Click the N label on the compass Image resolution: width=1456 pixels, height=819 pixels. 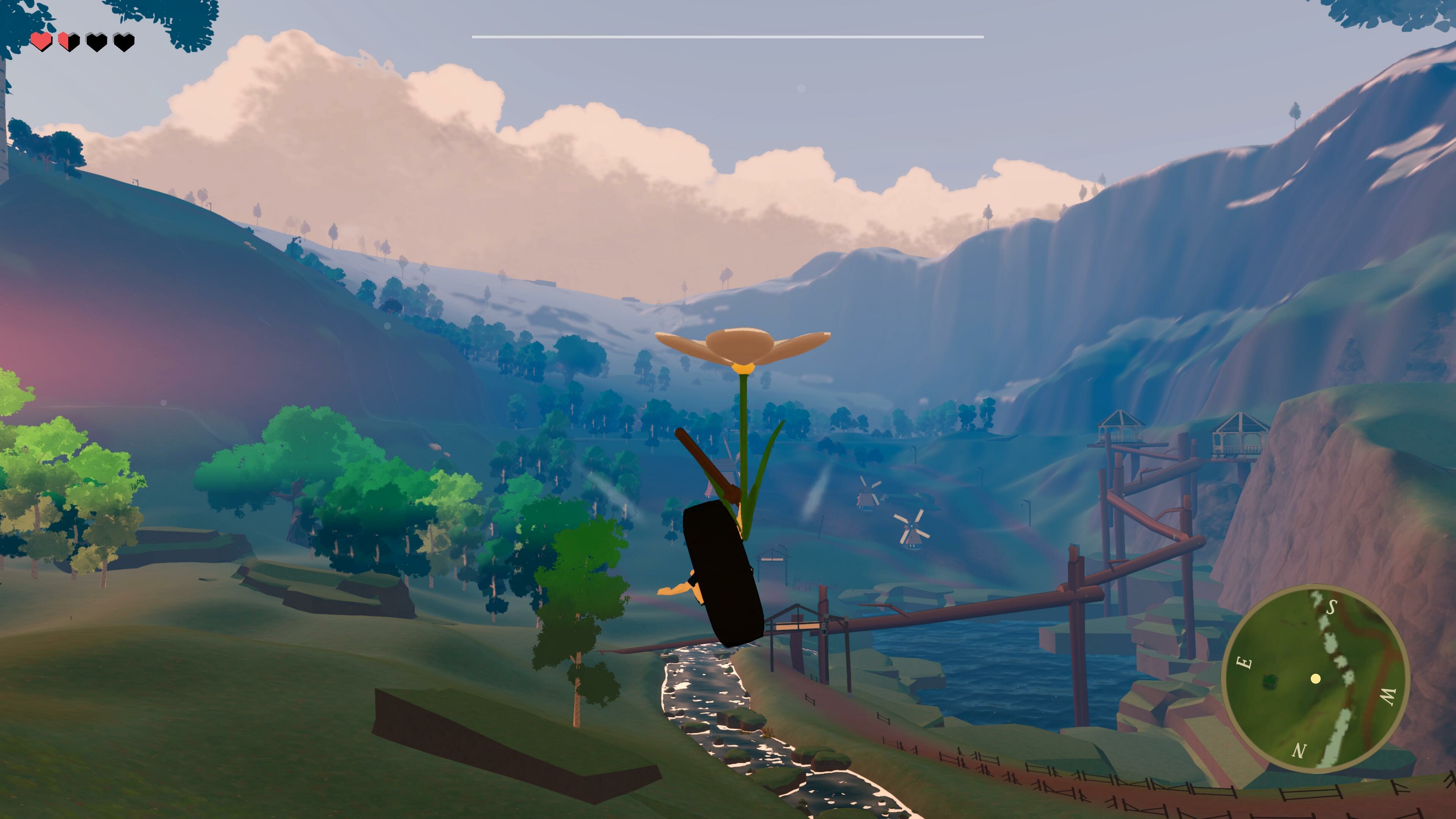1298,751
